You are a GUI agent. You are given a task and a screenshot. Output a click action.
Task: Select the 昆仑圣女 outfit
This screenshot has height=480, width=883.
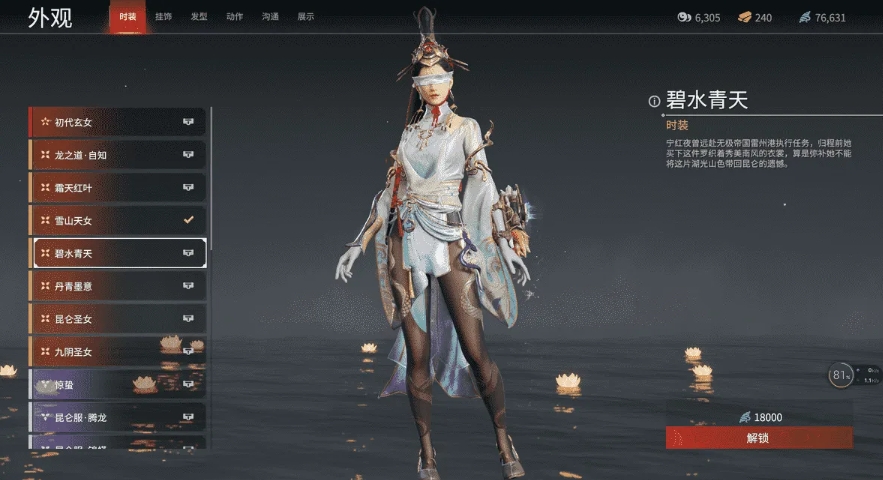pos(118,319)
